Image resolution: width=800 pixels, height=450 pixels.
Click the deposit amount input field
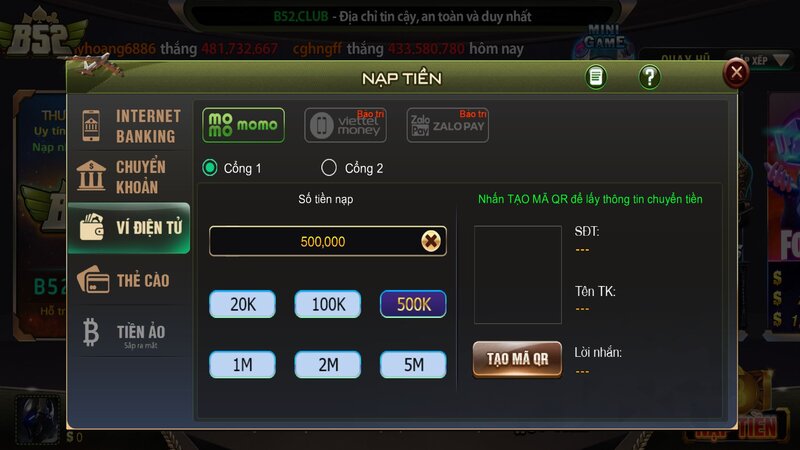click(x=315, y=241)
